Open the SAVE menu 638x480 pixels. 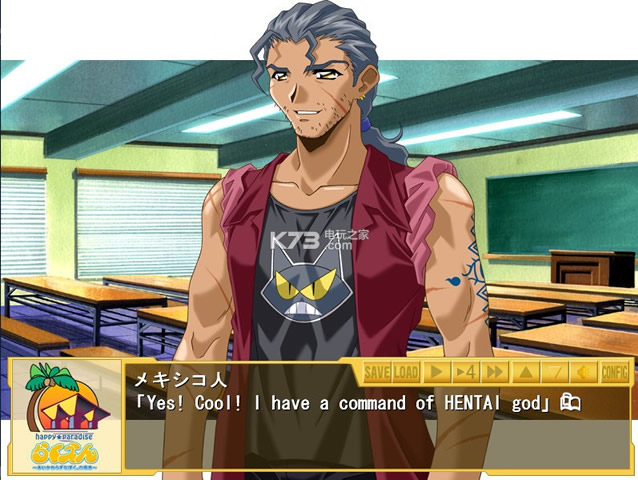pyautogui.click(x=376, y=373)
